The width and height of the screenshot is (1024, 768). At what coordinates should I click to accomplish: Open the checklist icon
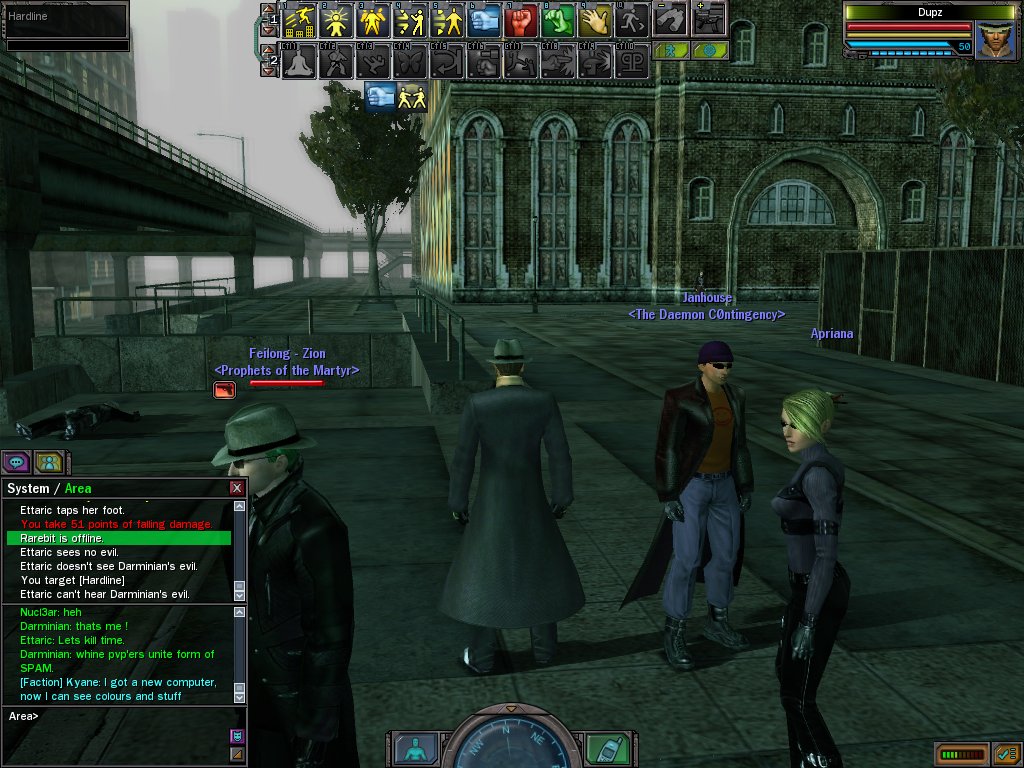[x=1006, y=753]
